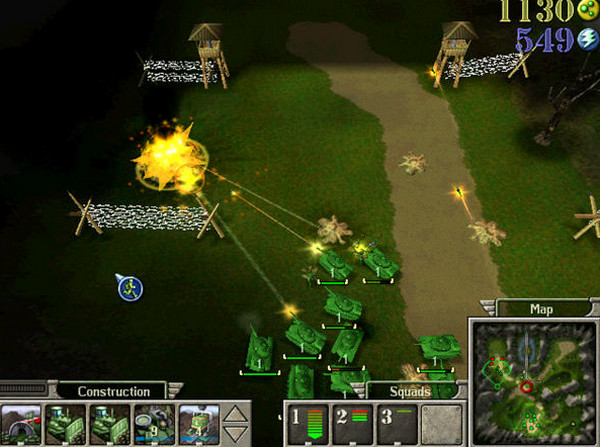Select the tunnel-shaped building construction icon
The height and width of the screenshot is (447, 600).
tap(22, 423)
